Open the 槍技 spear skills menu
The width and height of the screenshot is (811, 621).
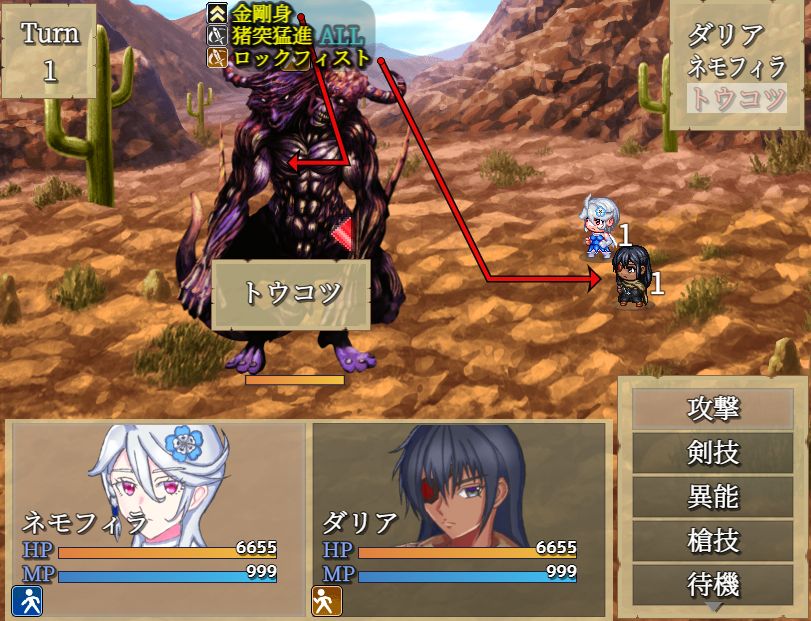pos(713,540)
